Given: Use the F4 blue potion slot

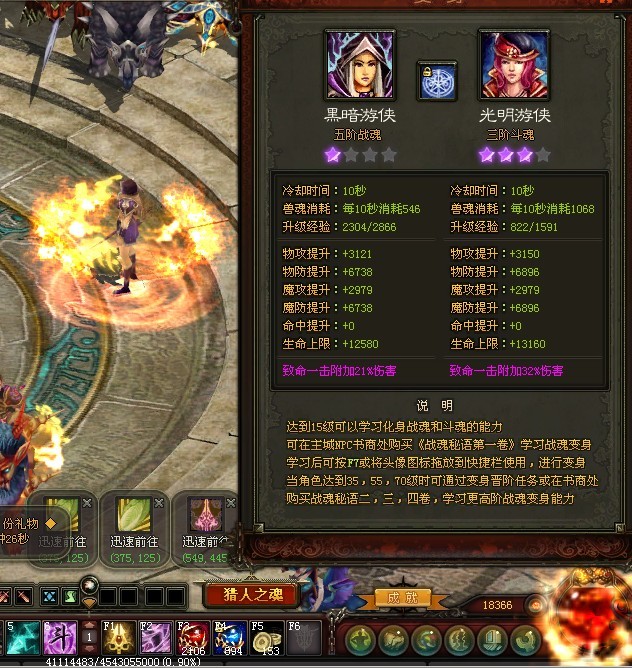Looking at the screenshot, I should [228, 636].
